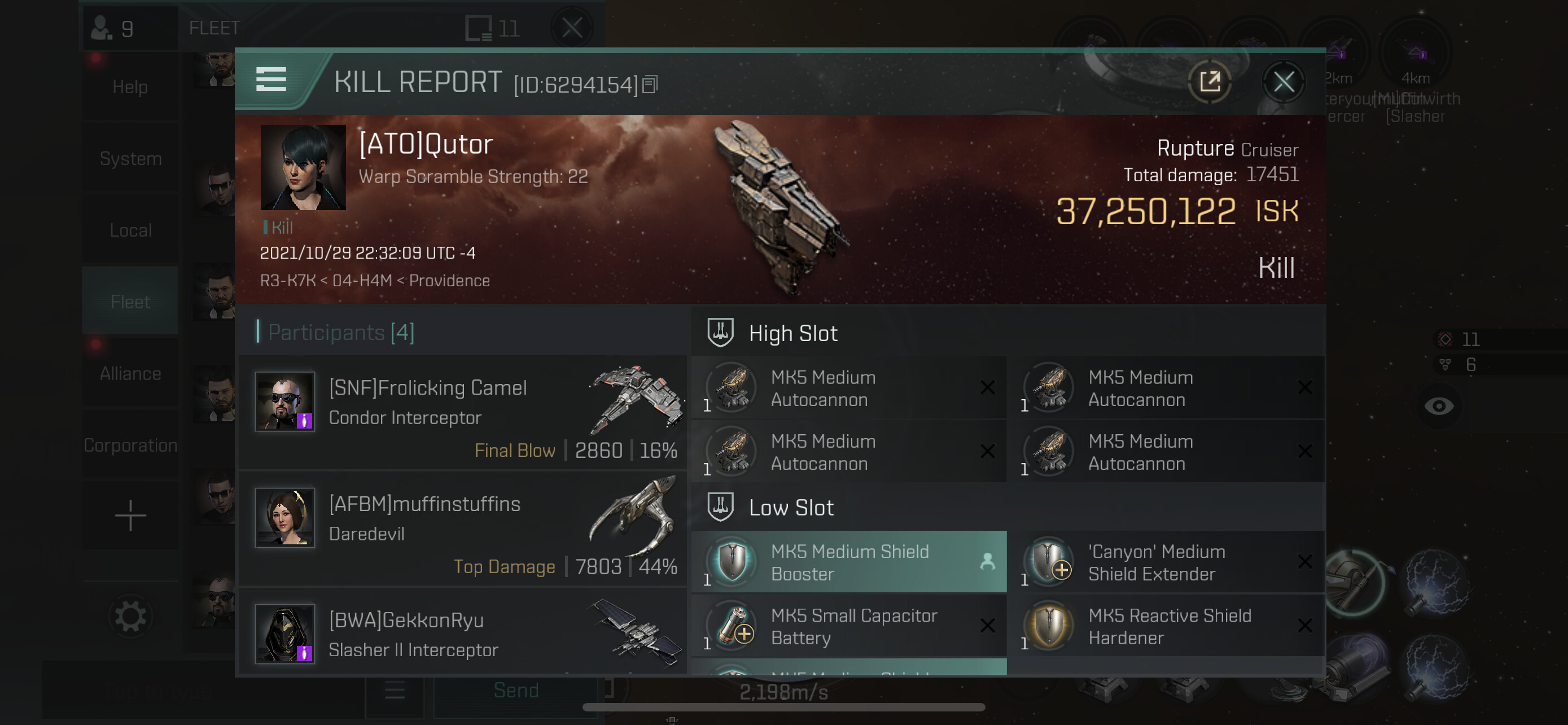
Task: Select the MK5 Medium Shield Booster module
Action: coord(848,562)
